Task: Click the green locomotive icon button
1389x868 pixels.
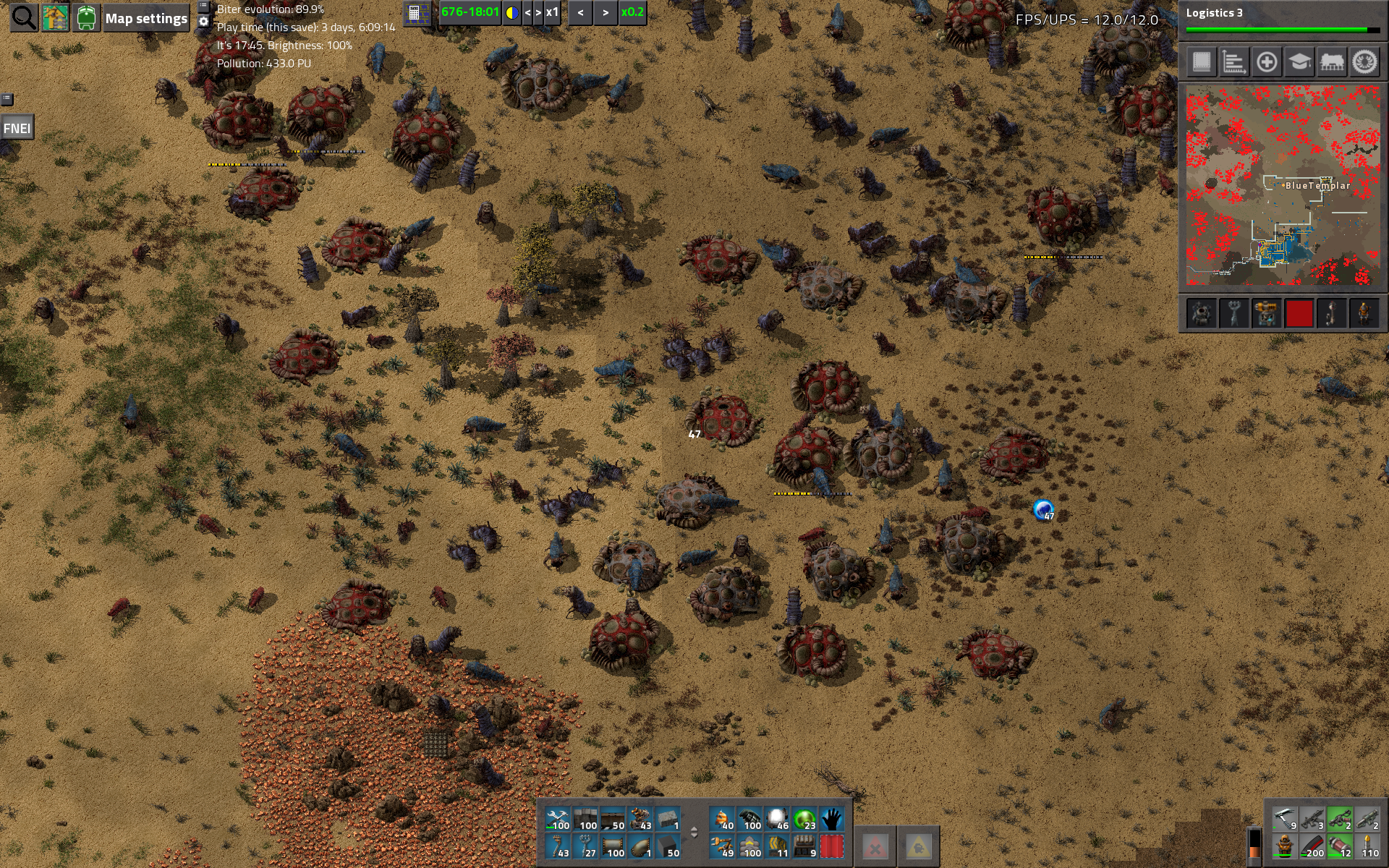Action: 85,18
